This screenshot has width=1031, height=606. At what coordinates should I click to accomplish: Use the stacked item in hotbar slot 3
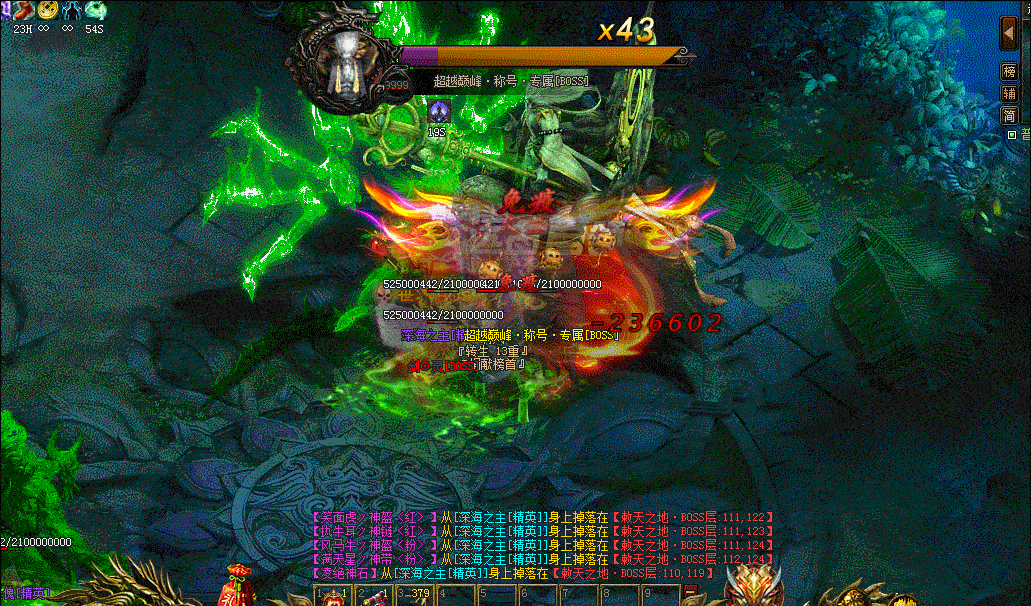[414, 595]
